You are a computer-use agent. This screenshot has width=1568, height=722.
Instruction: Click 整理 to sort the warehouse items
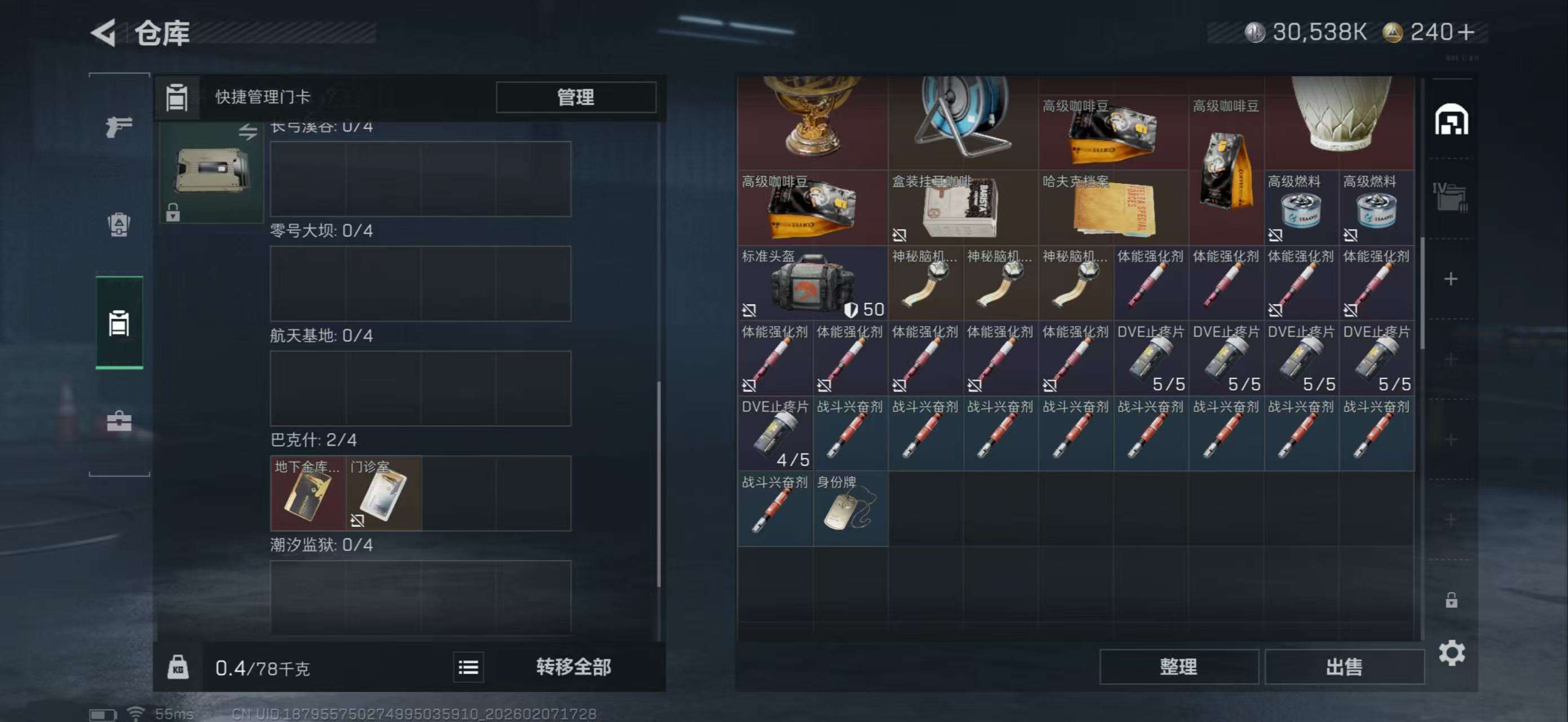click(x=1178, y=667)
